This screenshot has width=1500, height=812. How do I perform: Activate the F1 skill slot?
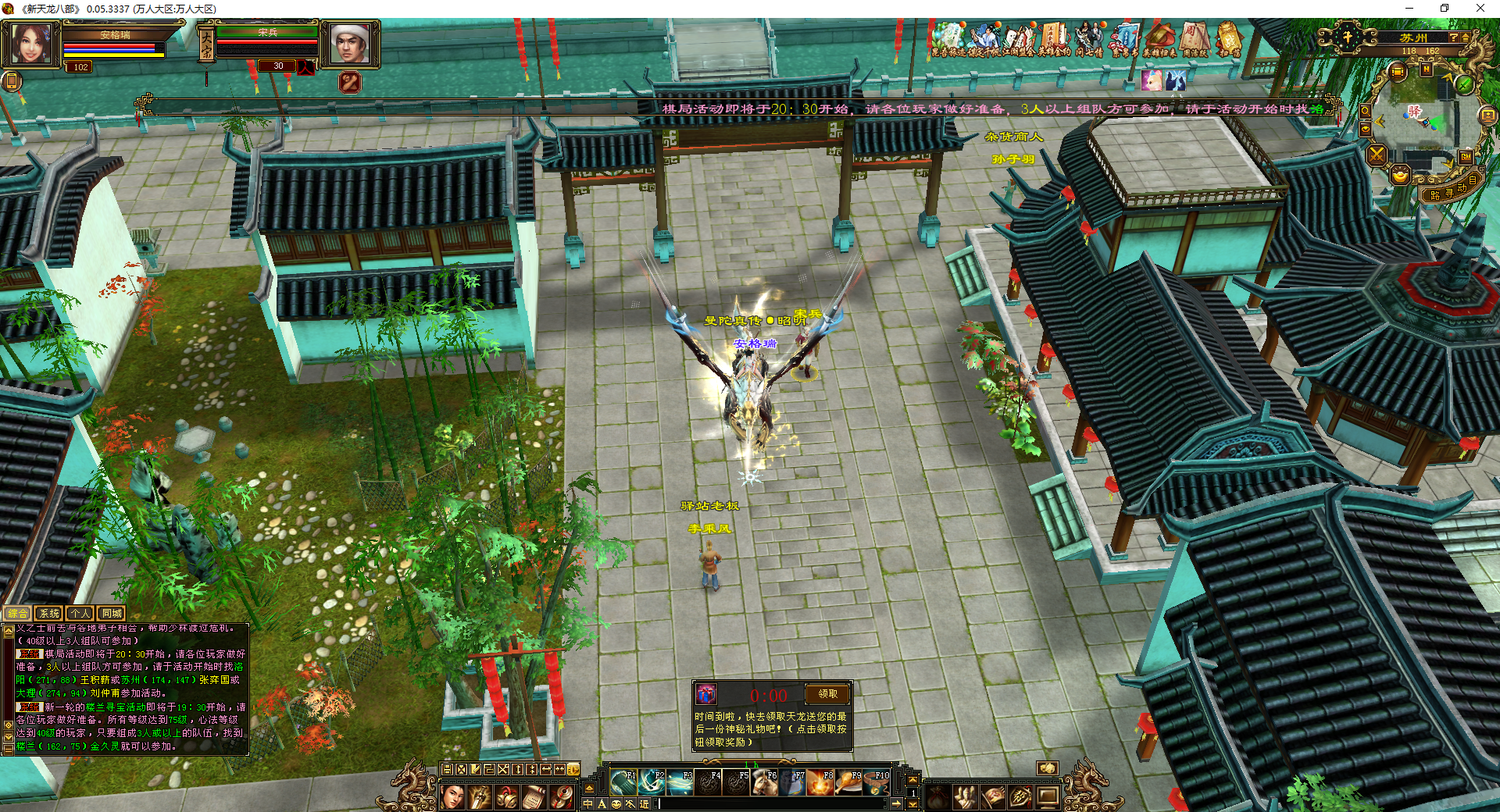(623, 782)
